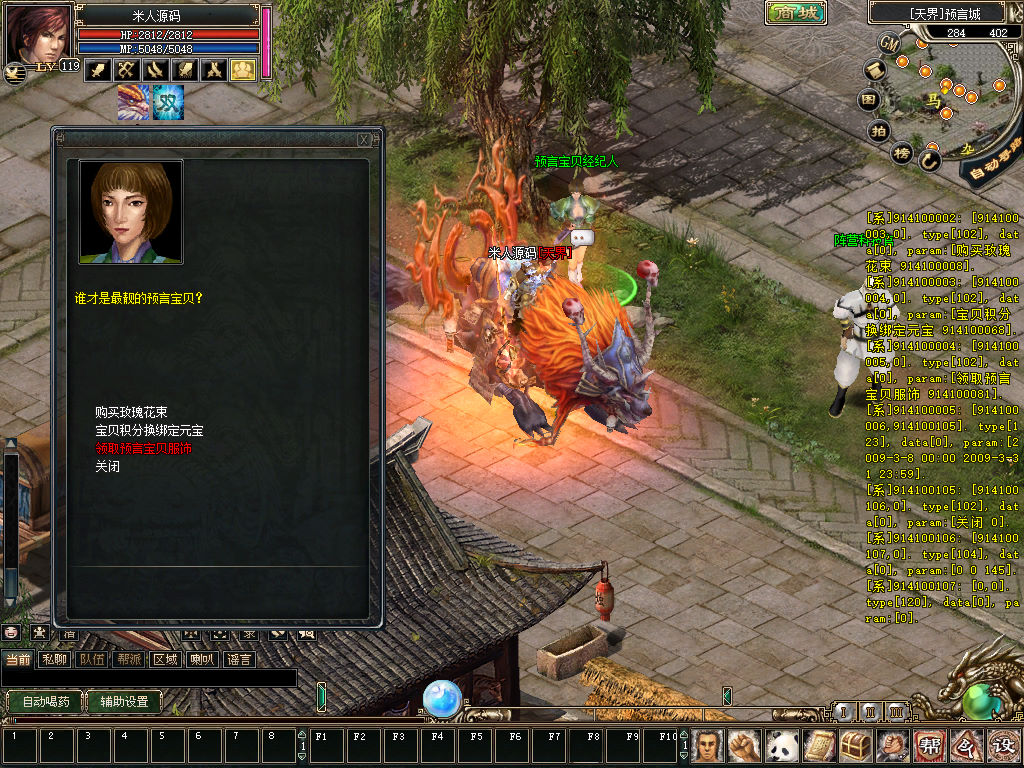Open the 拍 auction button
1024x768 pixels.
pyautogui.click(x=879, y=130)
